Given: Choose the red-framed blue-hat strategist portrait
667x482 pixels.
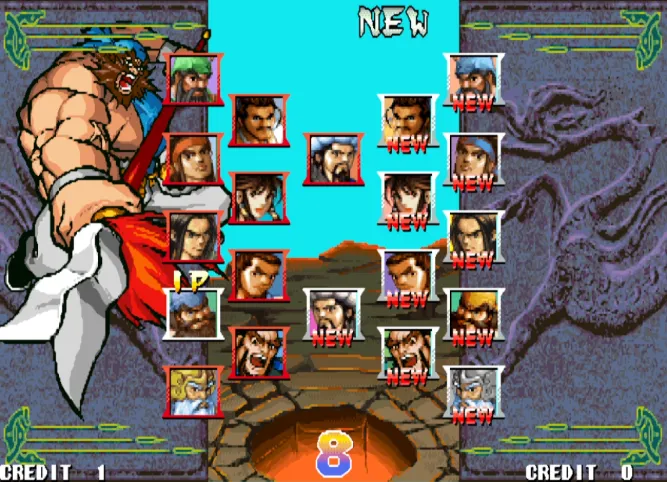Looking at the screenshot, I should tap(334, 159).
